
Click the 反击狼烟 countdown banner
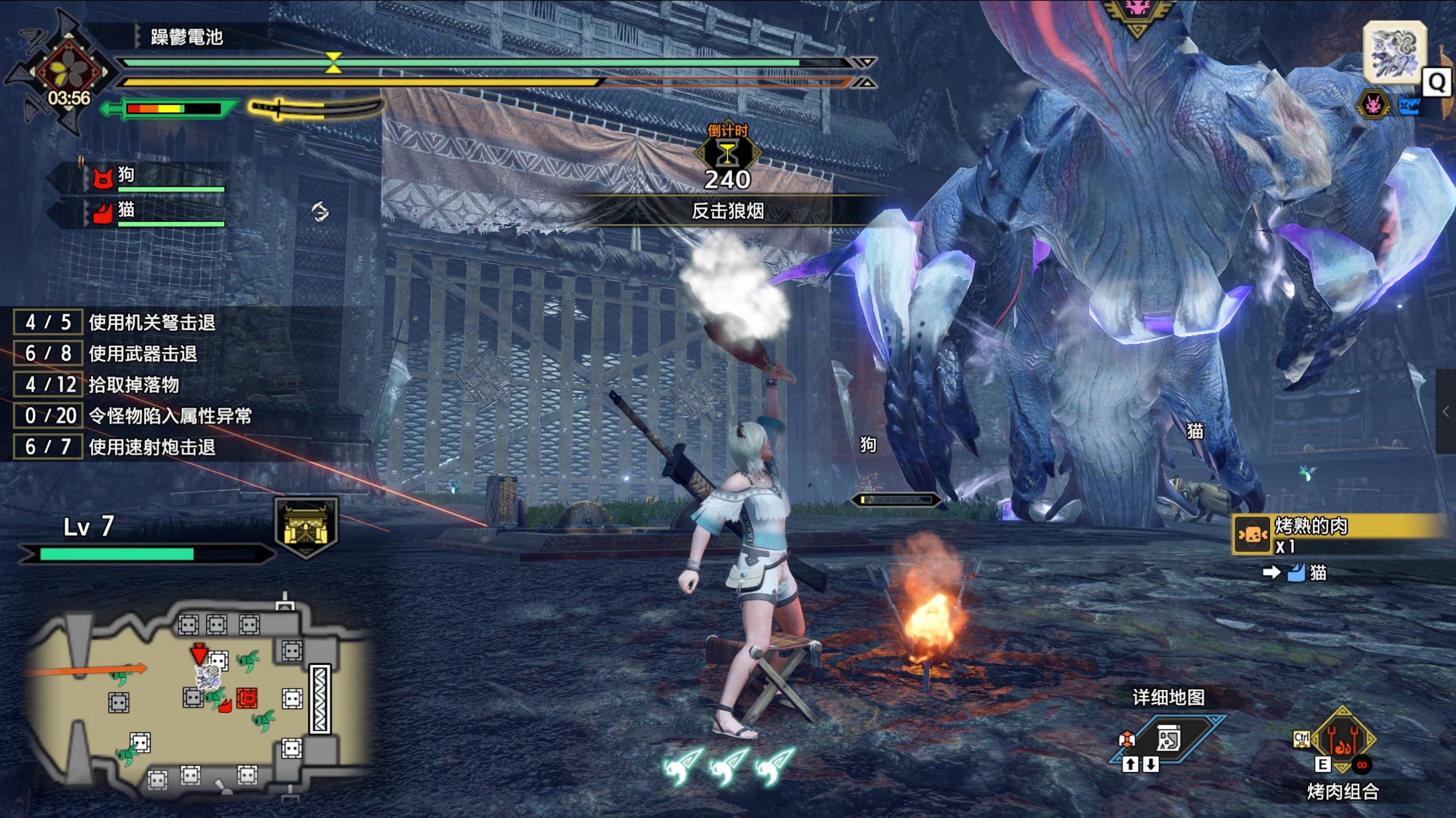coord(727,211)
